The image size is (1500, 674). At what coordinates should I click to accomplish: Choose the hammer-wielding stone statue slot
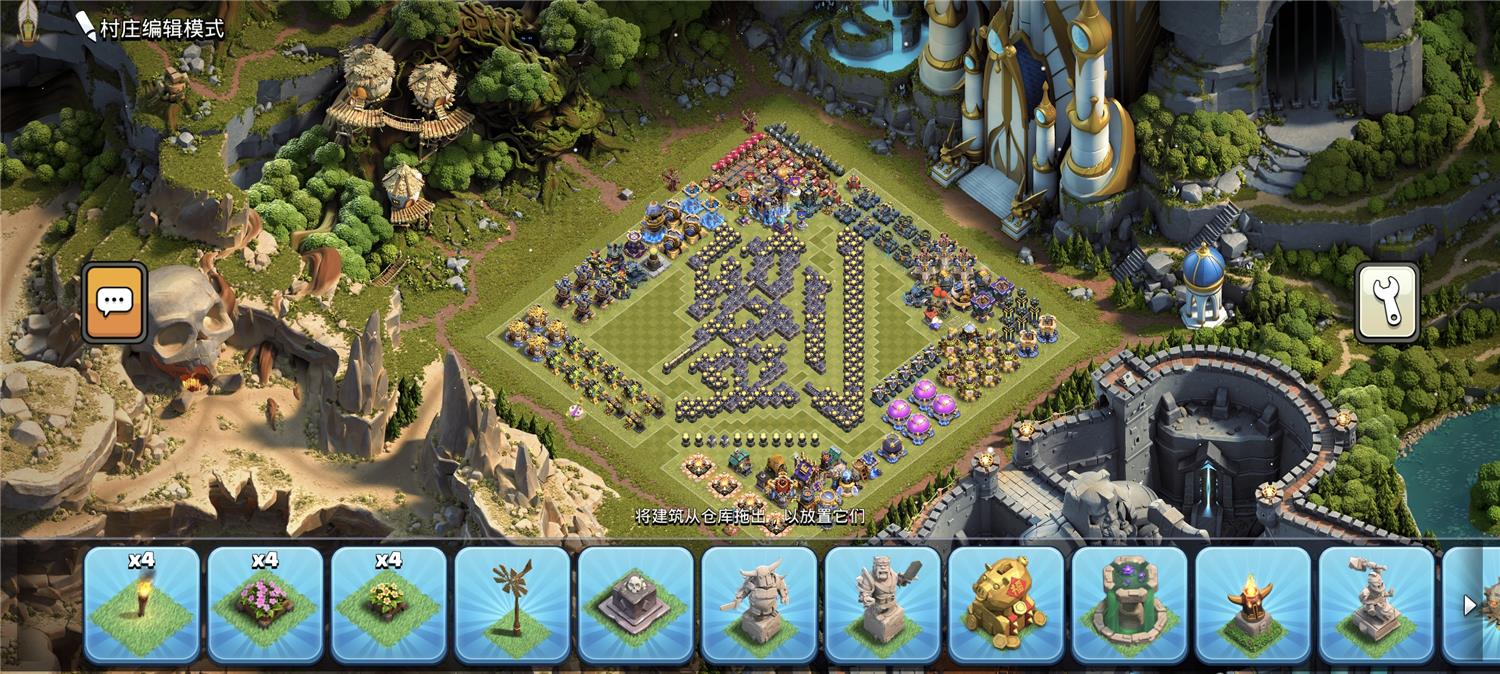pyautogui.click(x=1377, y=605)
